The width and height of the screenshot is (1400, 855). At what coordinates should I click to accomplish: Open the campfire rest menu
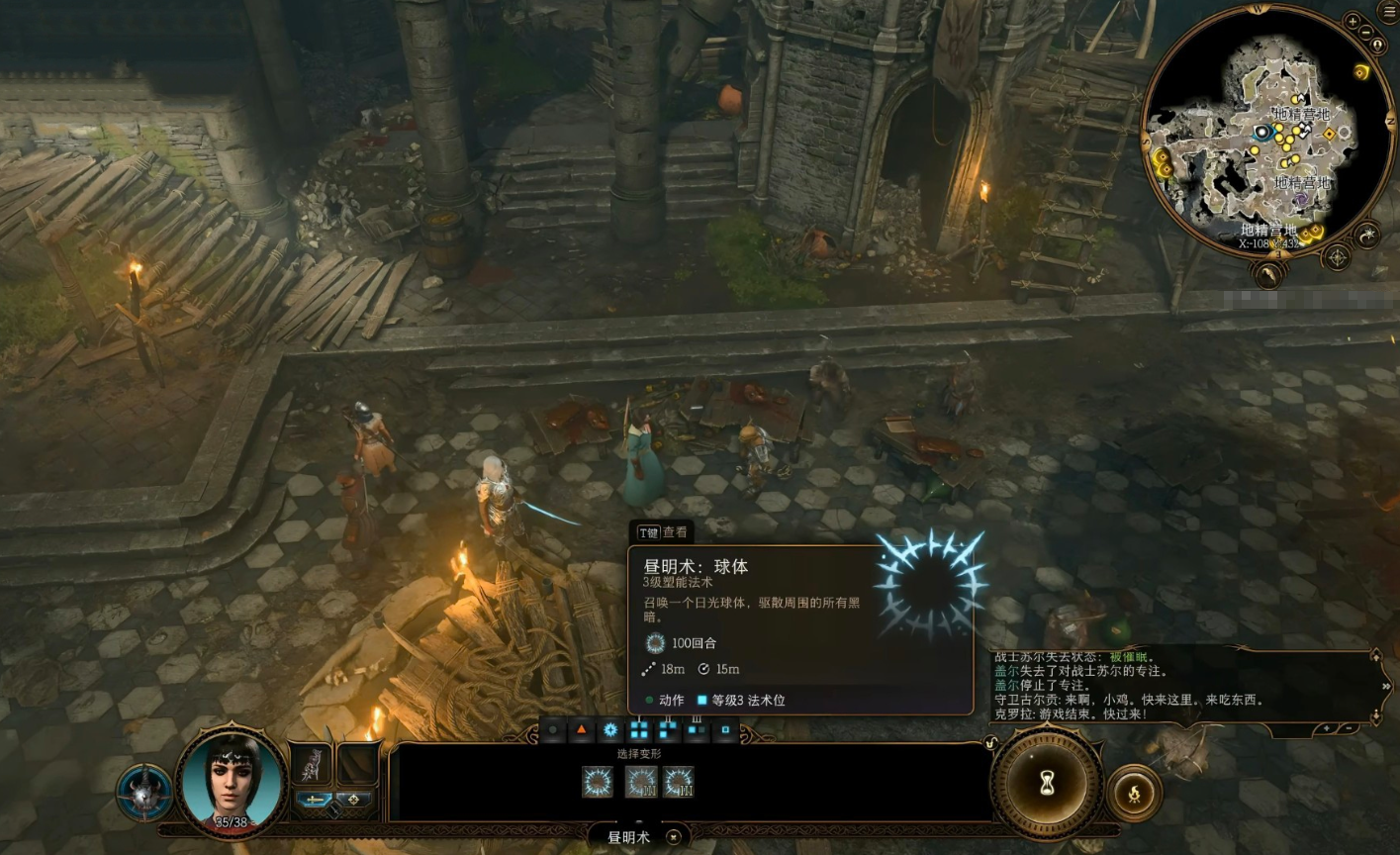click(x=1134, y=792)
